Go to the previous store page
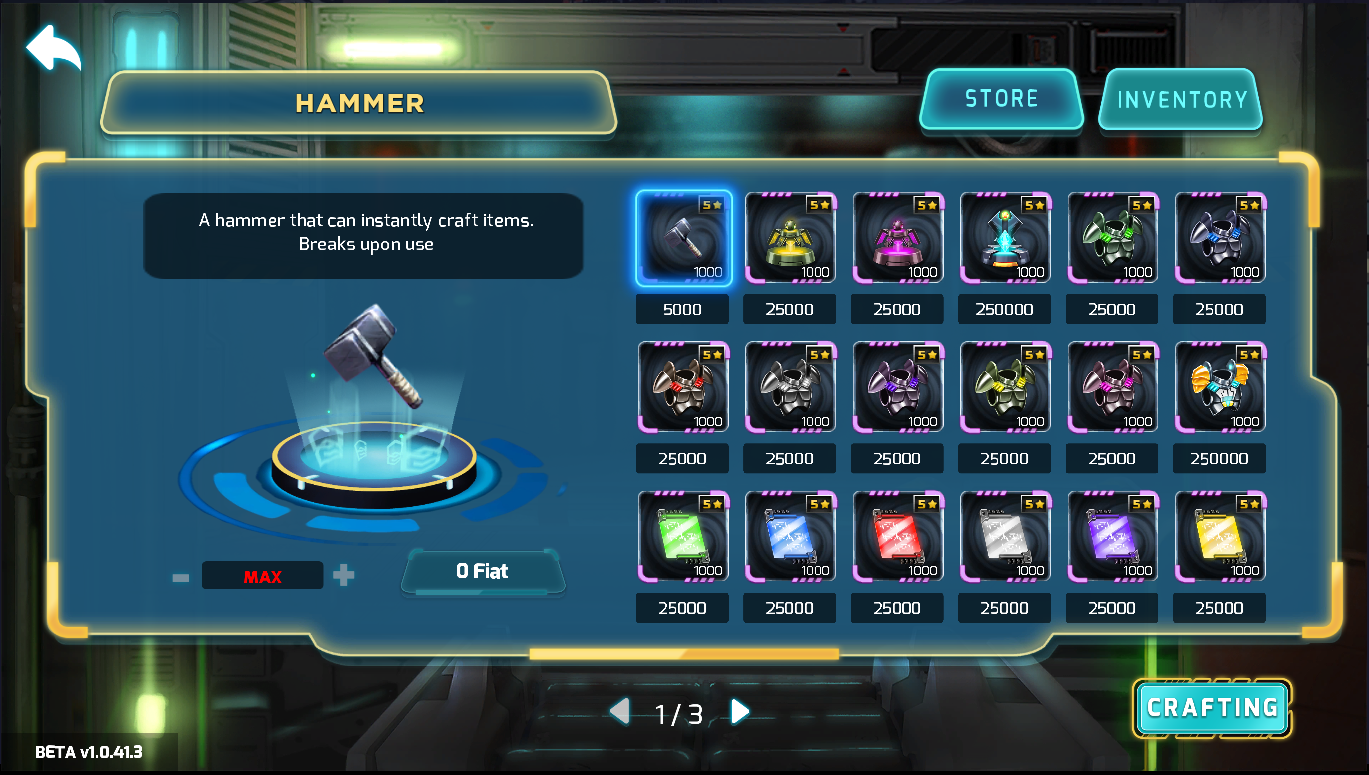The image size is (1369, 775). (x=620, y=712)
